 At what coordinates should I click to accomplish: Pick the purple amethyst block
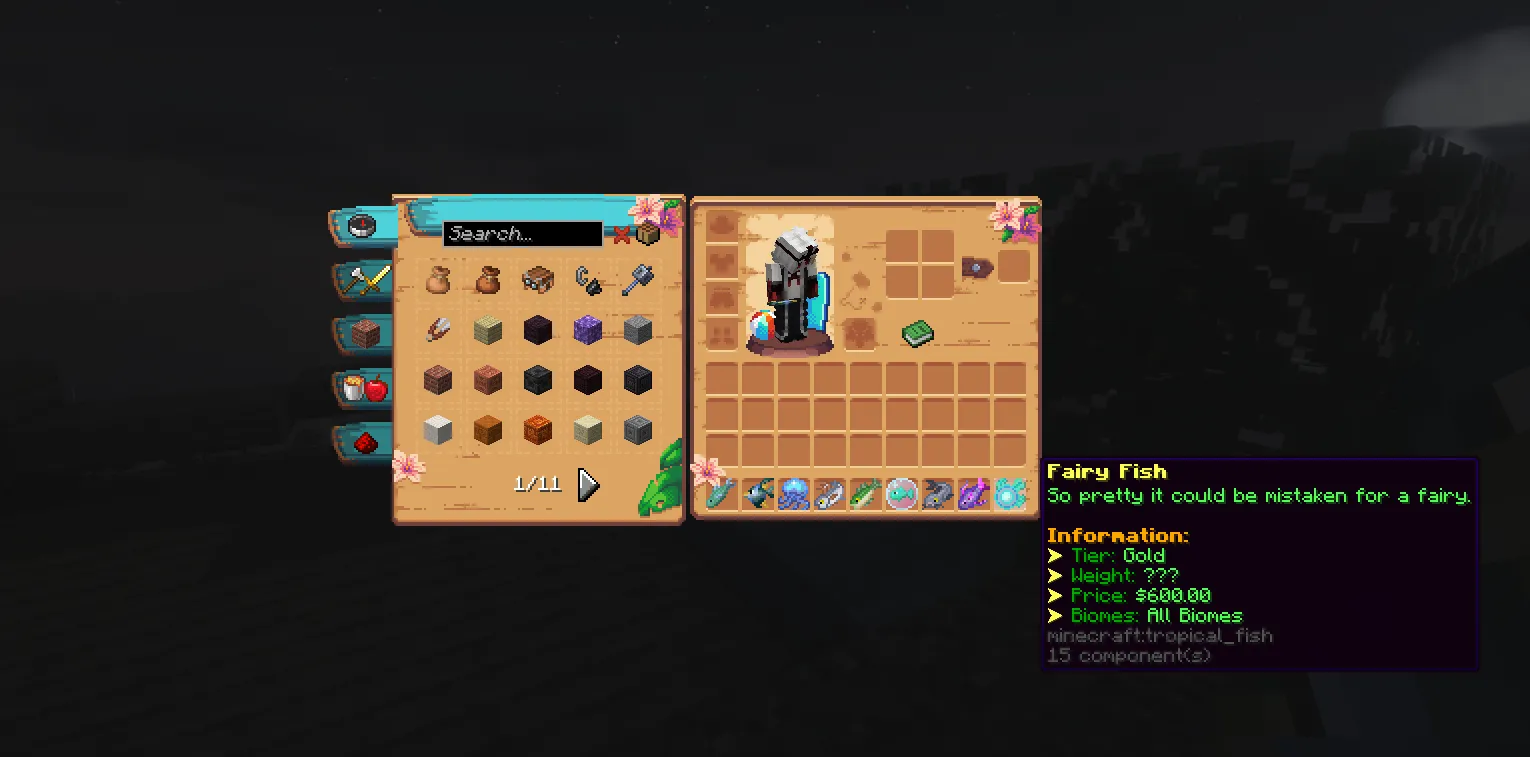tap(588, 329)
